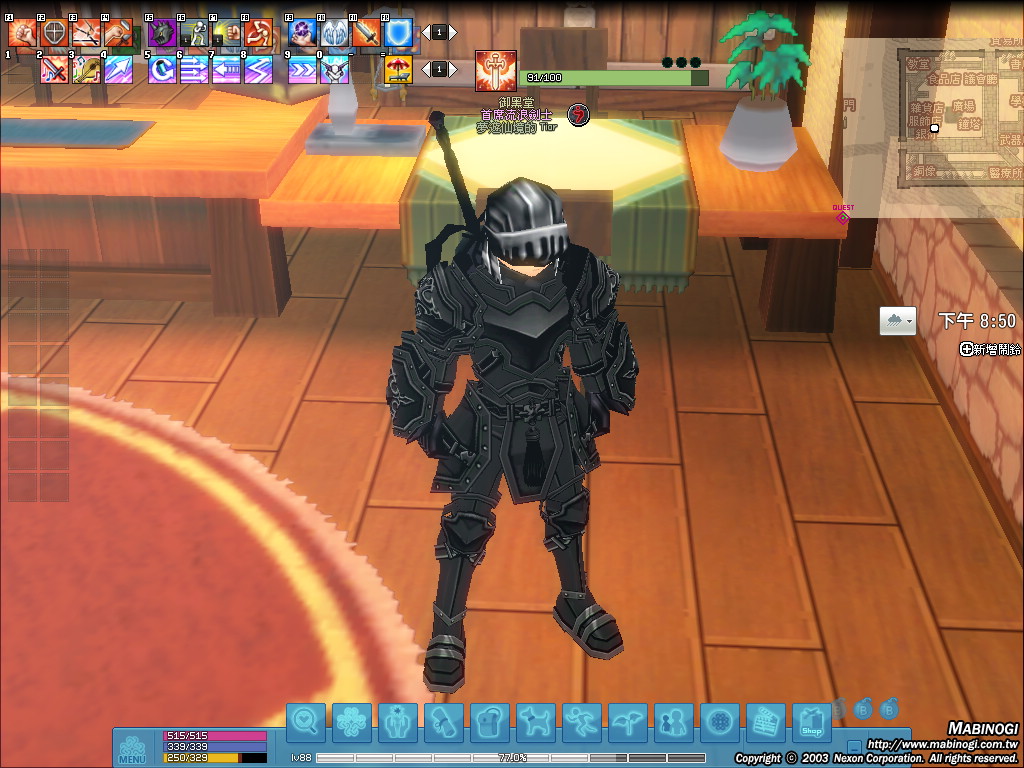Activate the round shield defense skill on F2
Image resolution: width=1024 pixels, height=768 pixels.
coord(54,33)
